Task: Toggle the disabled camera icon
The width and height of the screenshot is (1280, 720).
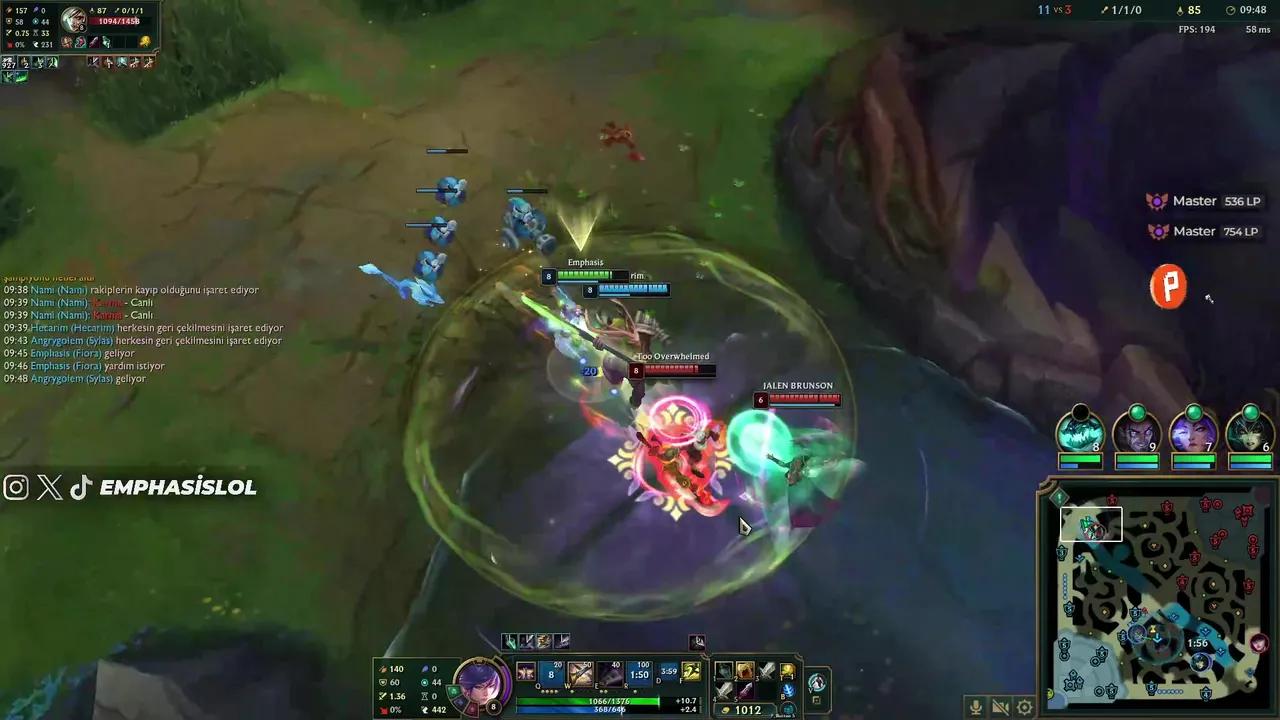Action: 1000,707
